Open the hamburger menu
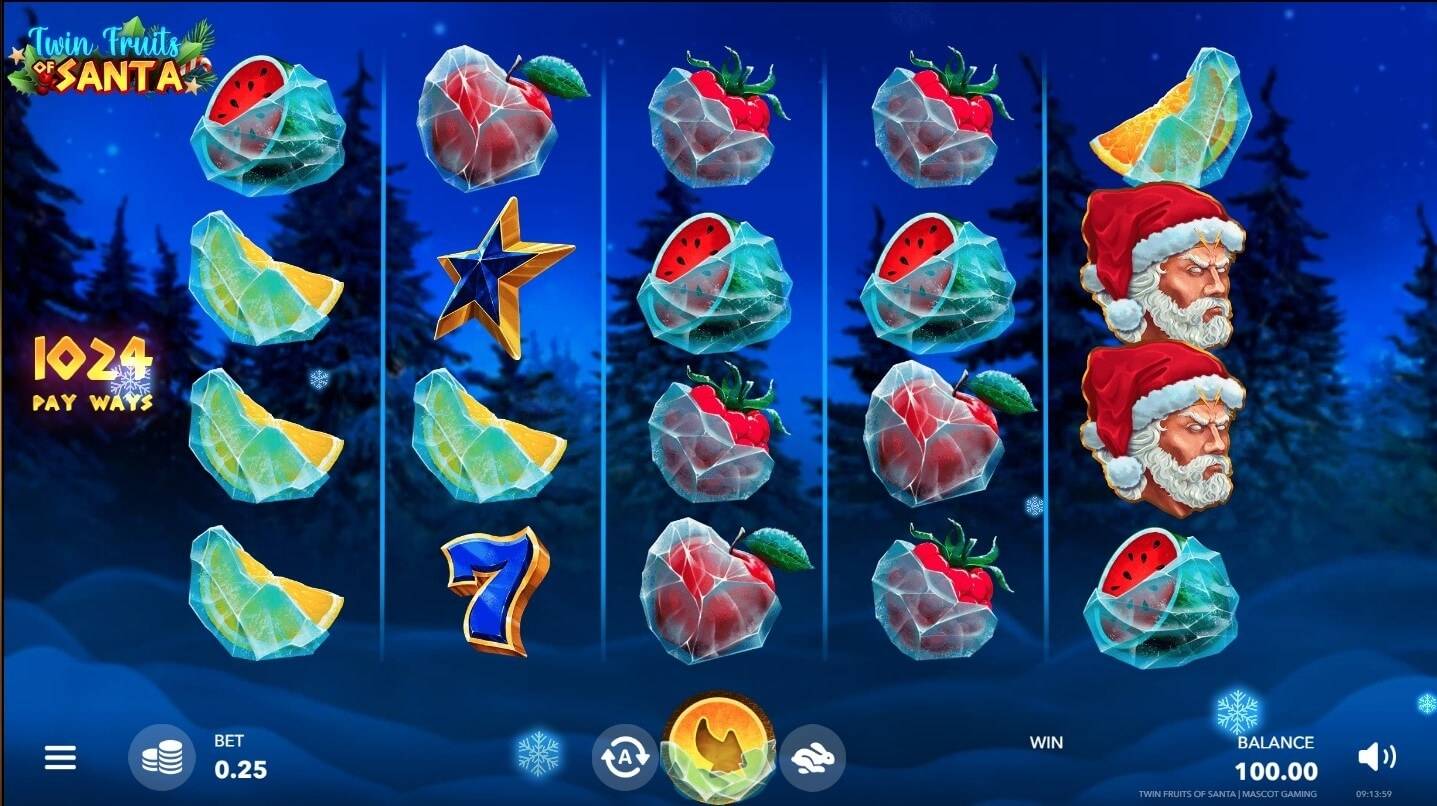1437x806 pixels. tap(60, 758)
